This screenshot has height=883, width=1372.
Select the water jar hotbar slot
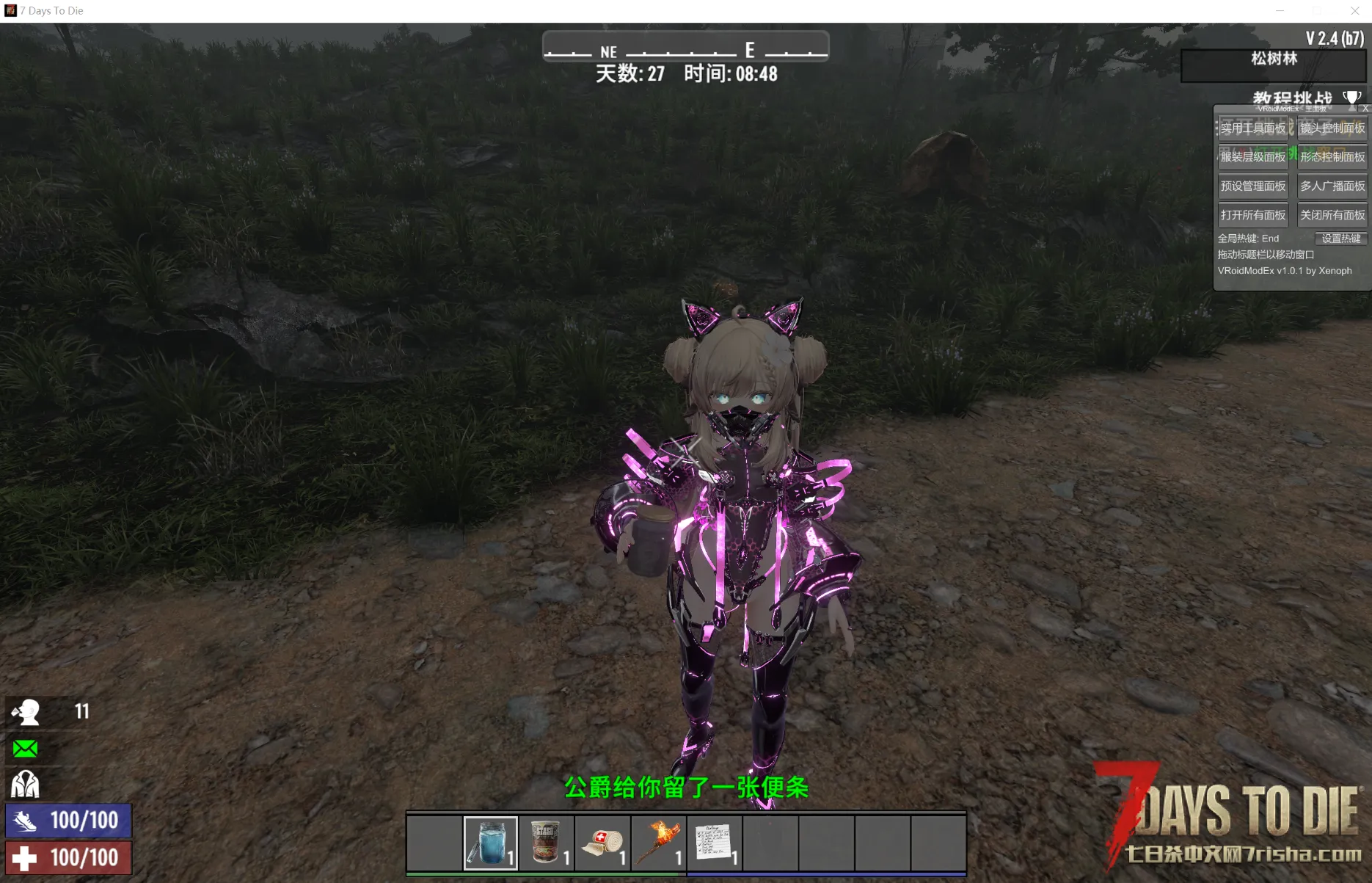(491, 843)
